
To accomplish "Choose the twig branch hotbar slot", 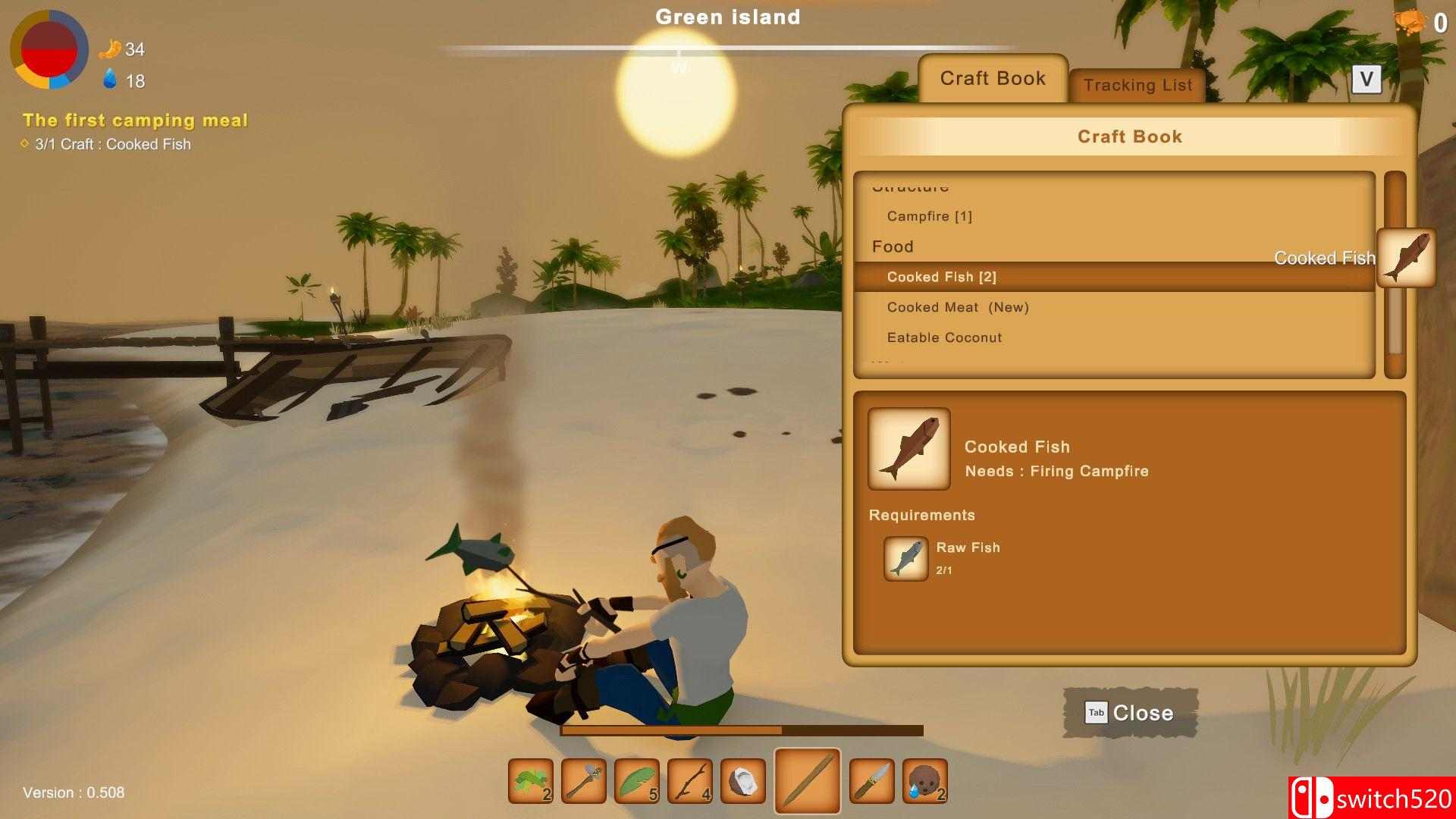I will [x=690, y=781].
